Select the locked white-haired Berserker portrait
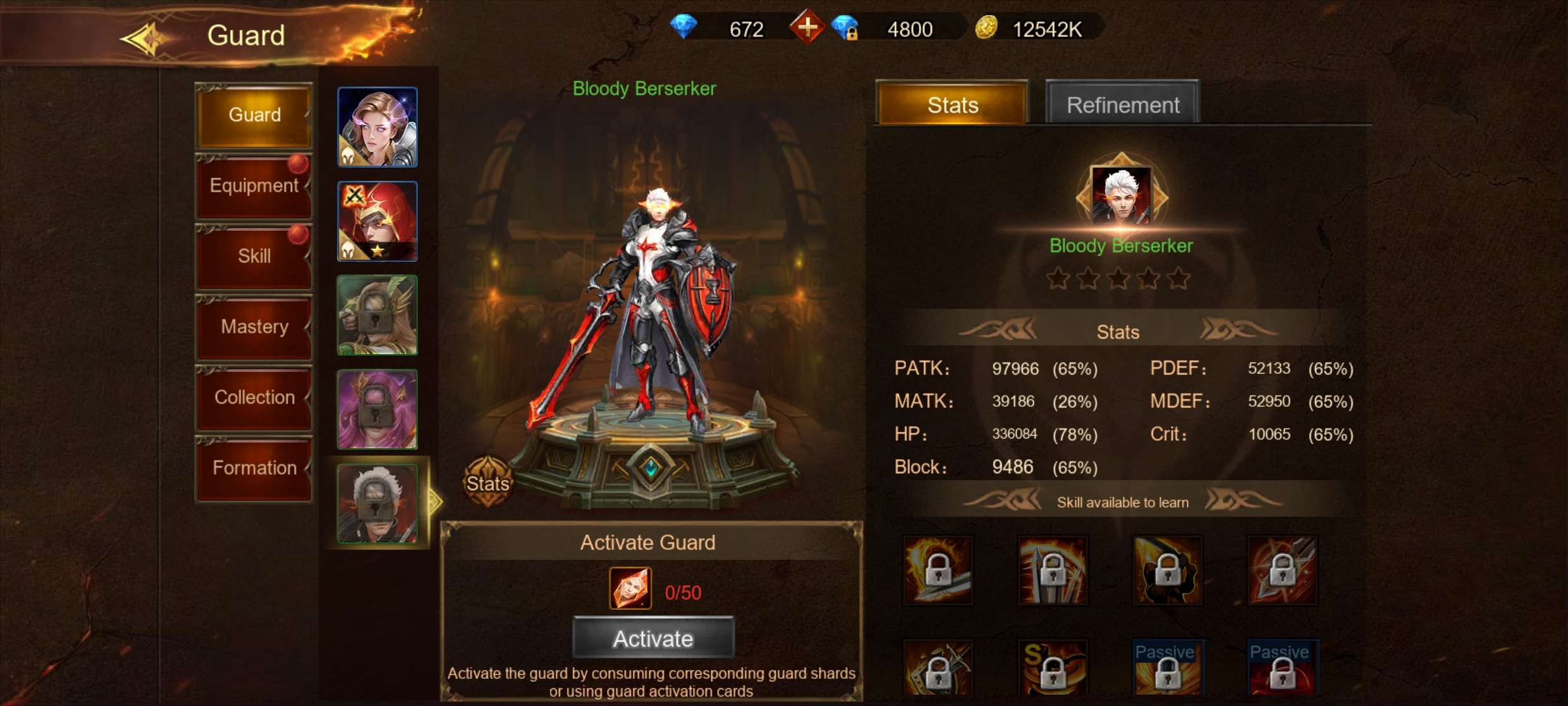 click(377, 504)
